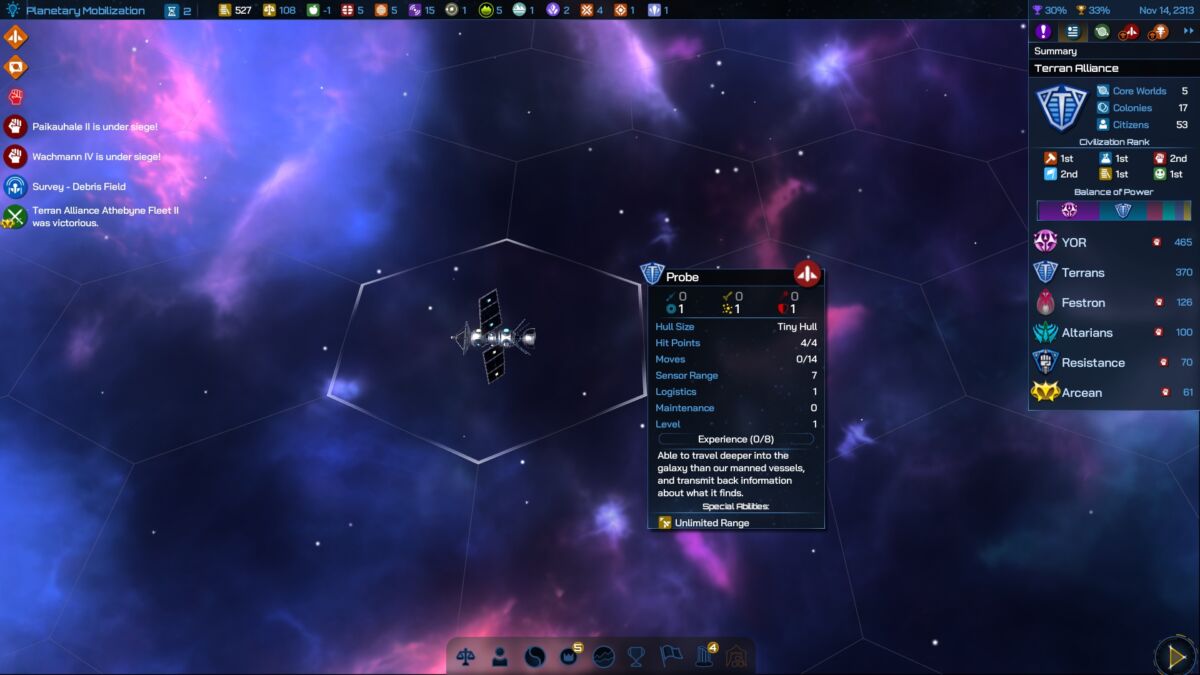
Task: Switch to the purple exclamation mark tab
Action: pyautogui.click(x=1043, y=32)
